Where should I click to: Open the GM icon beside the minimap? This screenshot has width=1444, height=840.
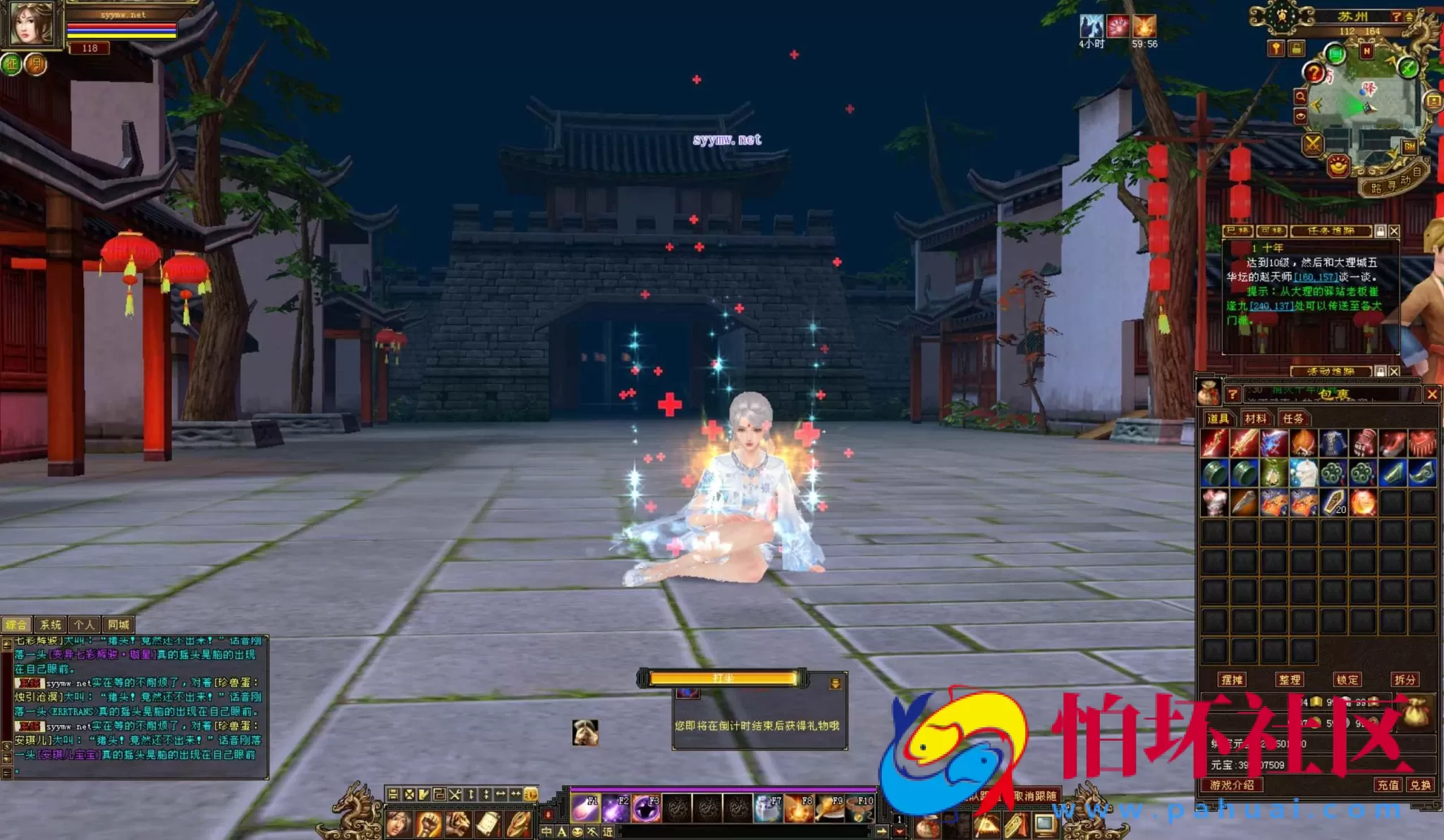[x=1409, y=147]
